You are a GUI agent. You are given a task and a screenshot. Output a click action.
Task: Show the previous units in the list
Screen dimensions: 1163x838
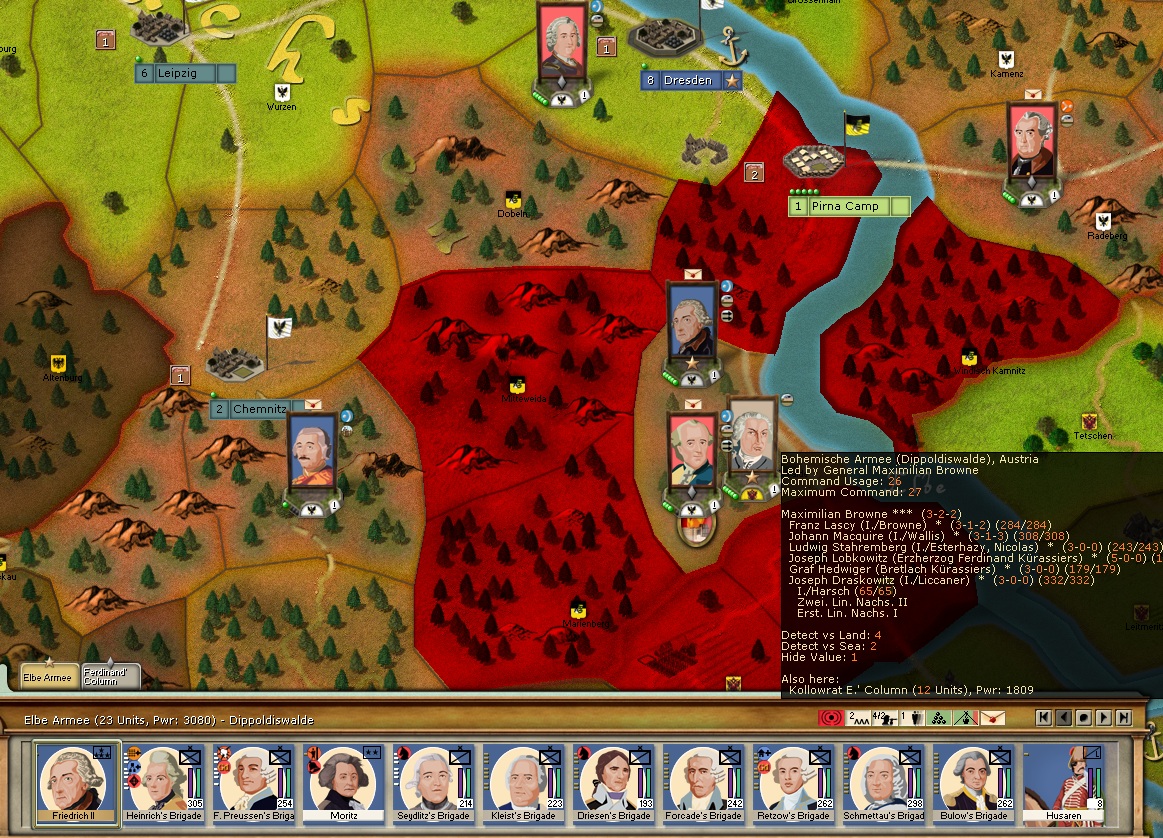click(x=1064, y=717)
